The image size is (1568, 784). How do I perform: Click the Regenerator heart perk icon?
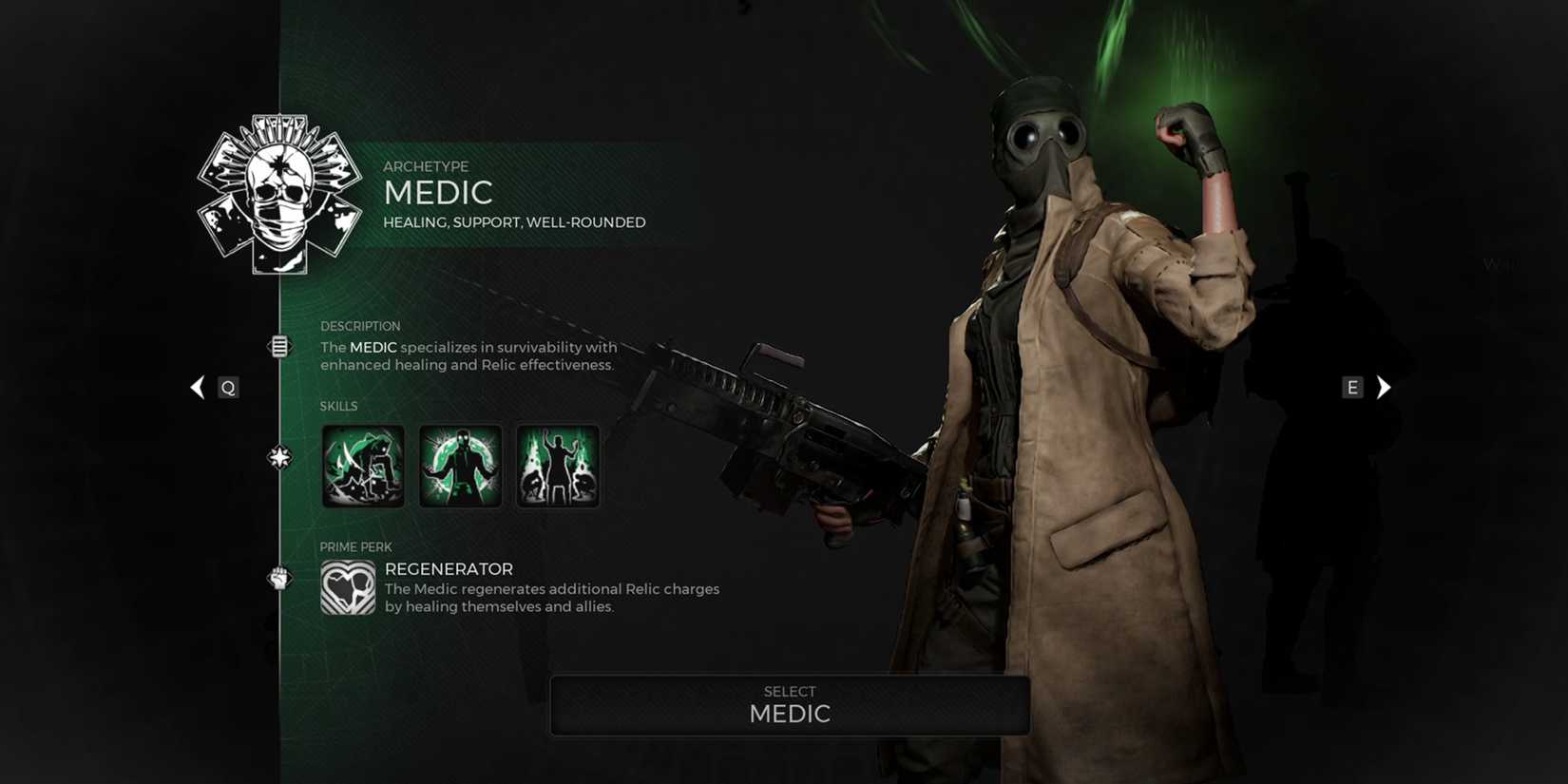click(x=348, y=589)
